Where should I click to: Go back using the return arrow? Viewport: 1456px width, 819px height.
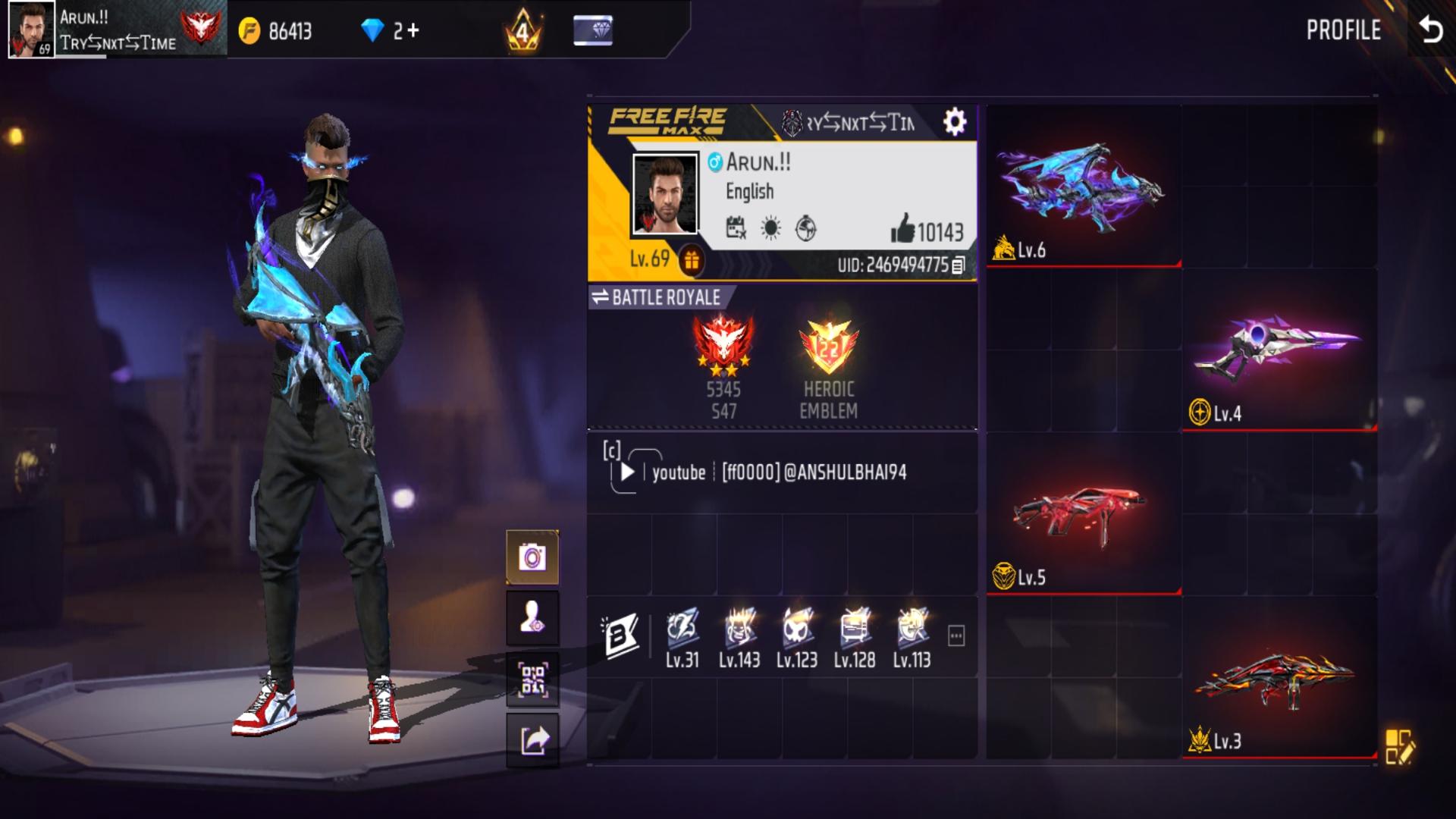[1430, 30]
